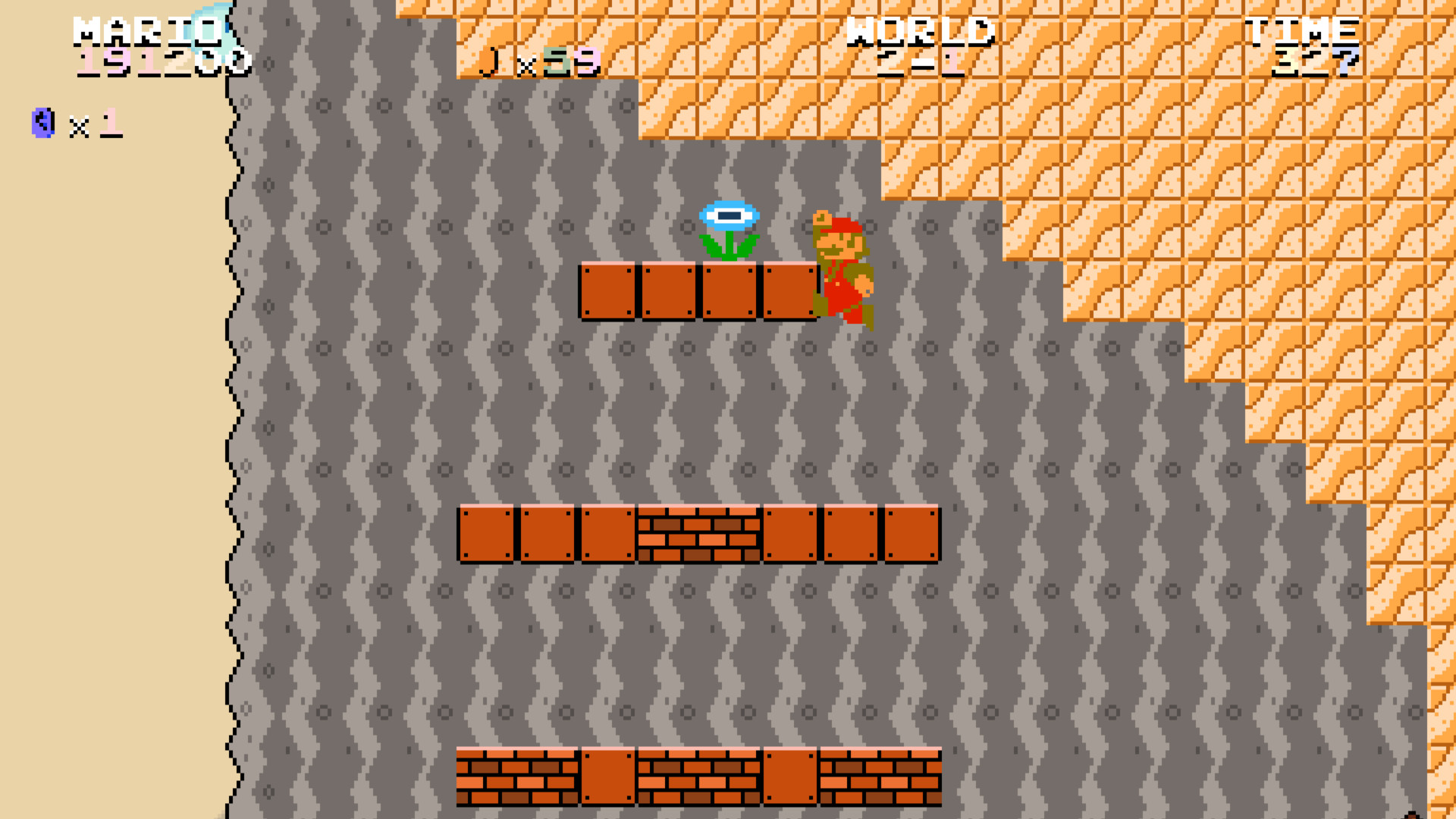Viewport: 1456px width, 819px height.
Task: Click the leftmost orange block under the flower
Action: click(607, 290)
